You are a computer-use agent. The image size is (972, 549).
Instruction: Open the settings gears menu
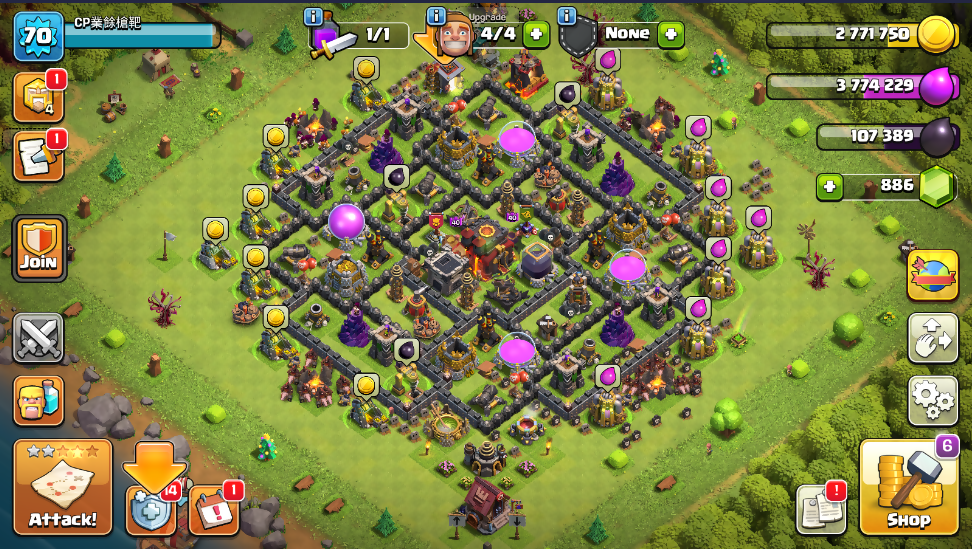pos(932,400)
